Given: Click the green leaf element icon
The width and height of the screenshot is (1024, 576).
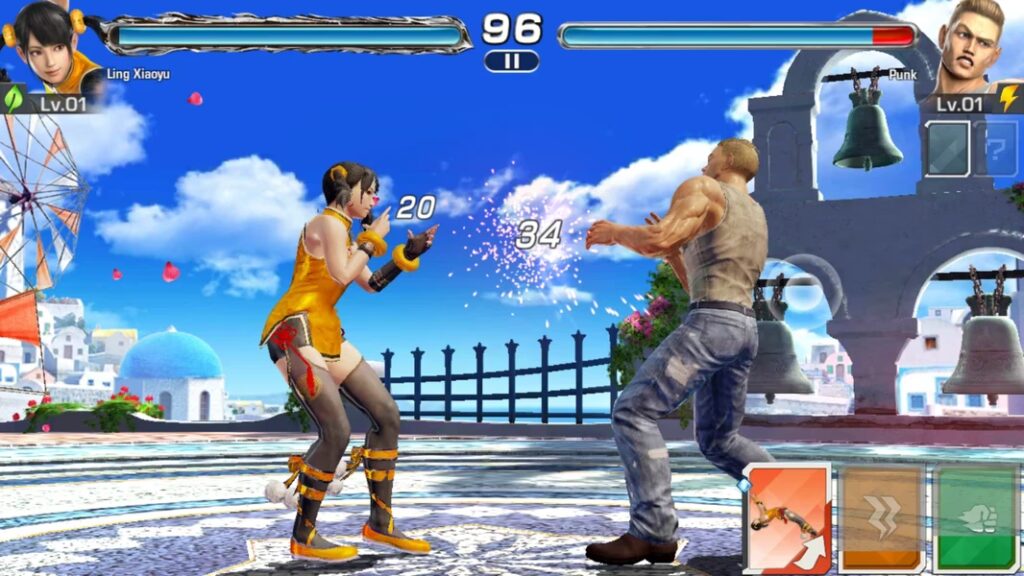Looking at the screenshot, I should (x=14, y=99).
